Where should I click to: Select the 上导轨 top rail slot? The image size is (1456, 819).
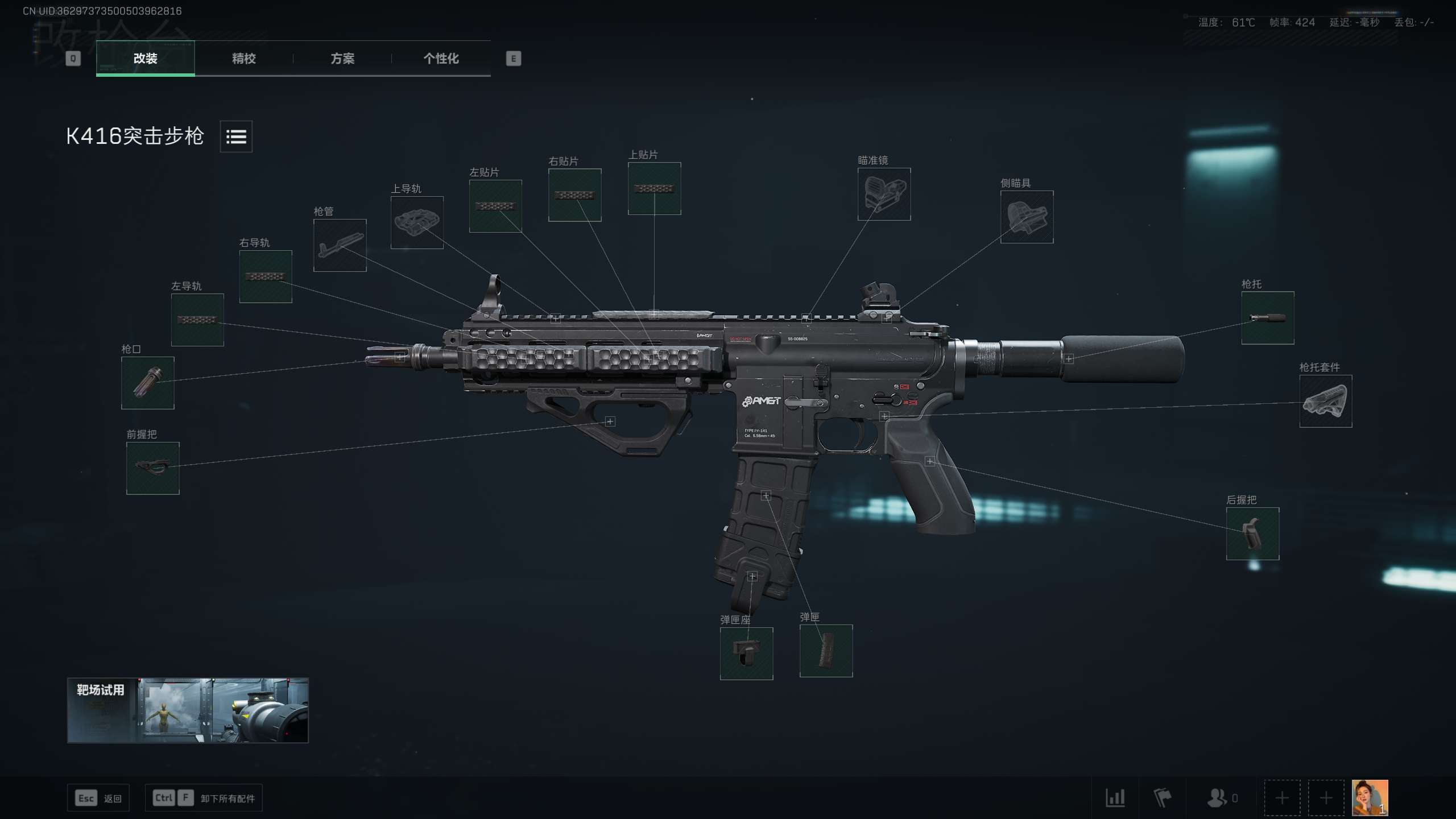point(417,222)
